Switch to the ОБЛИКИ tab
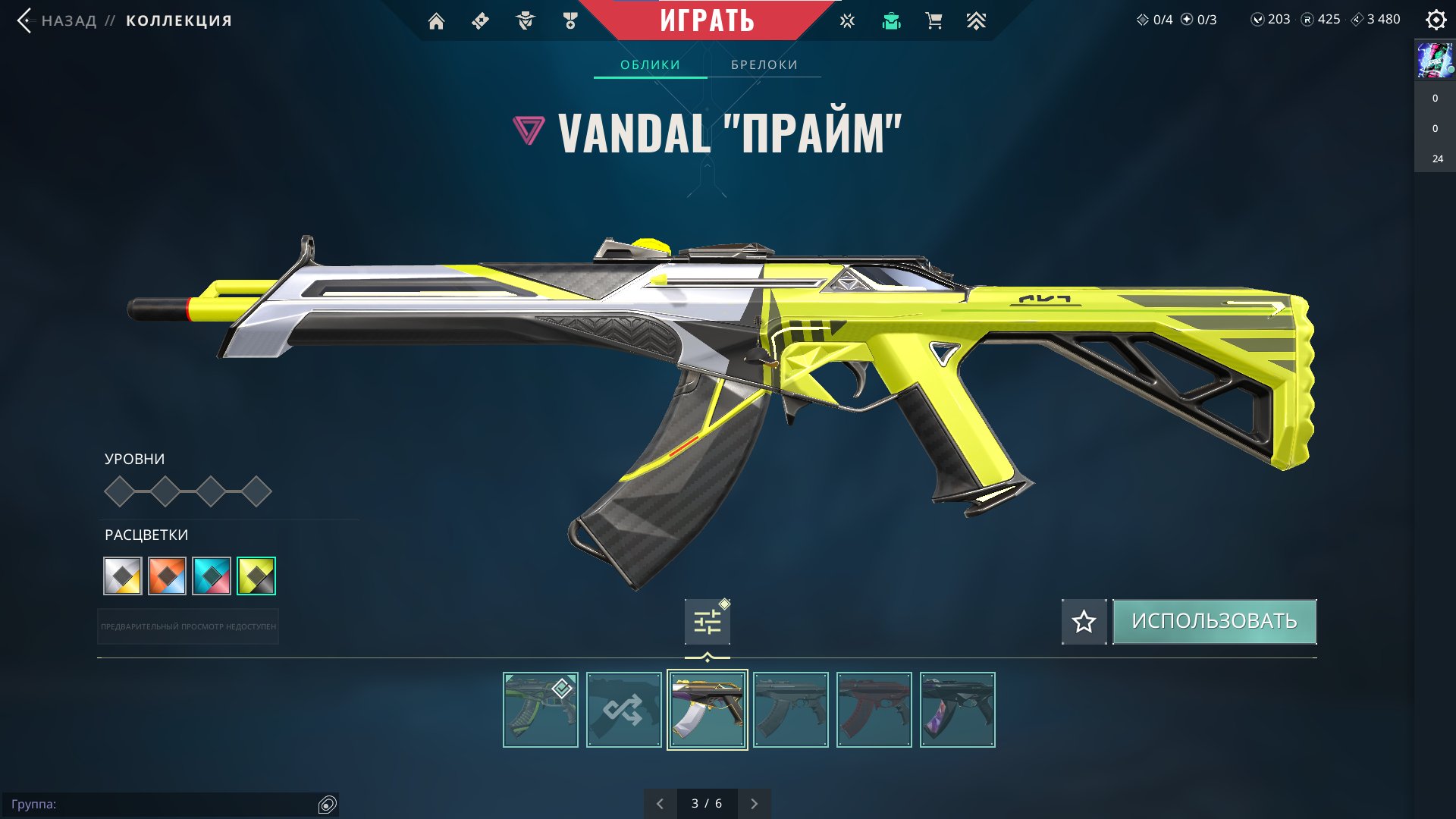This screenshot has height=819, width=1456. [x=650, y=65]
